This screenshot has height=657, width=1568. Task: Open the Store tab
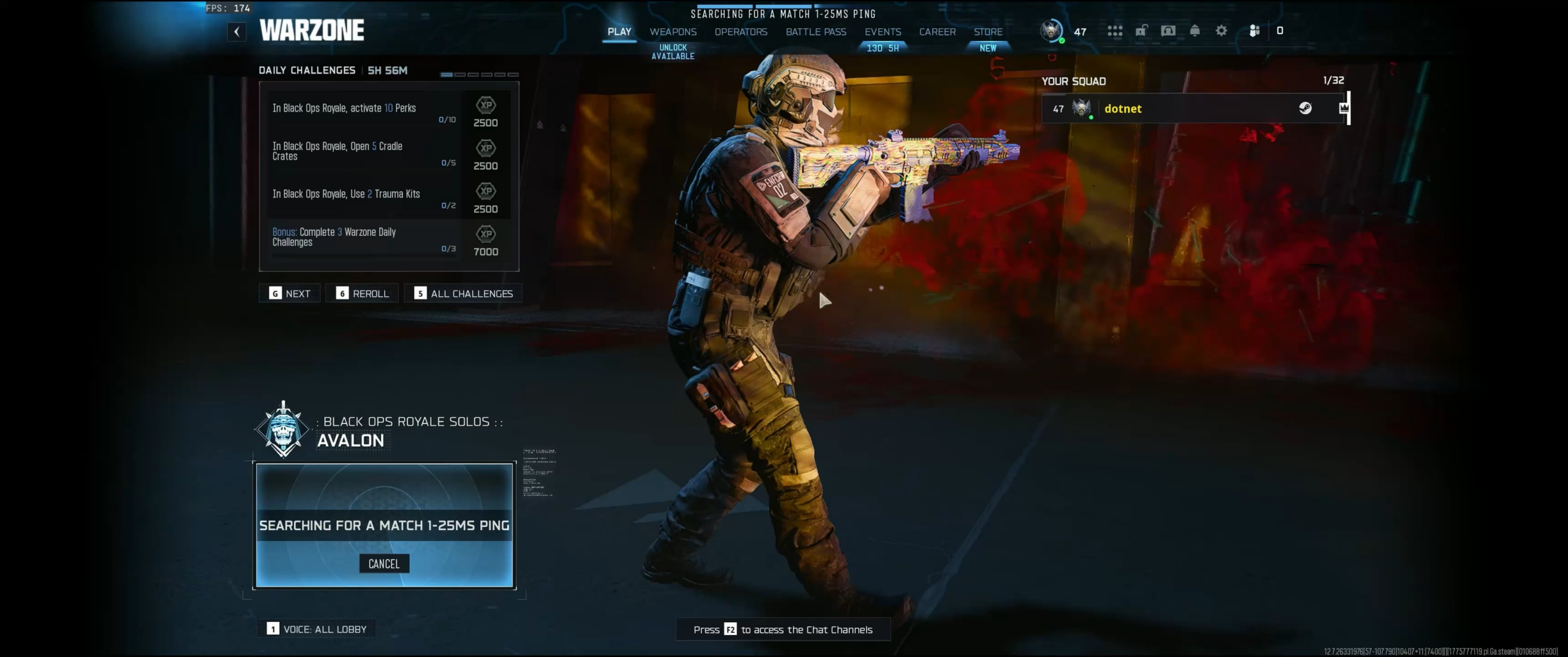(988, 32)
